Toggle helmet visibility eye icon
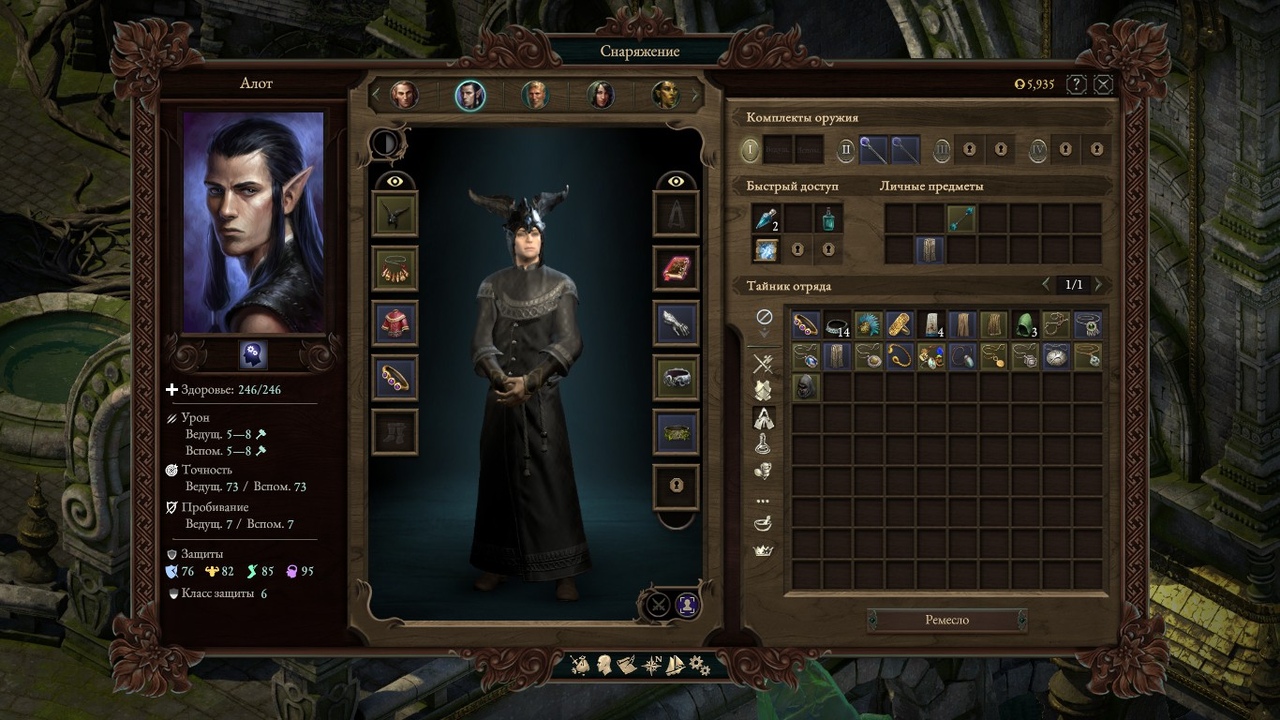Viewport: 1280px width, 720px height. [x=395, y=181]
